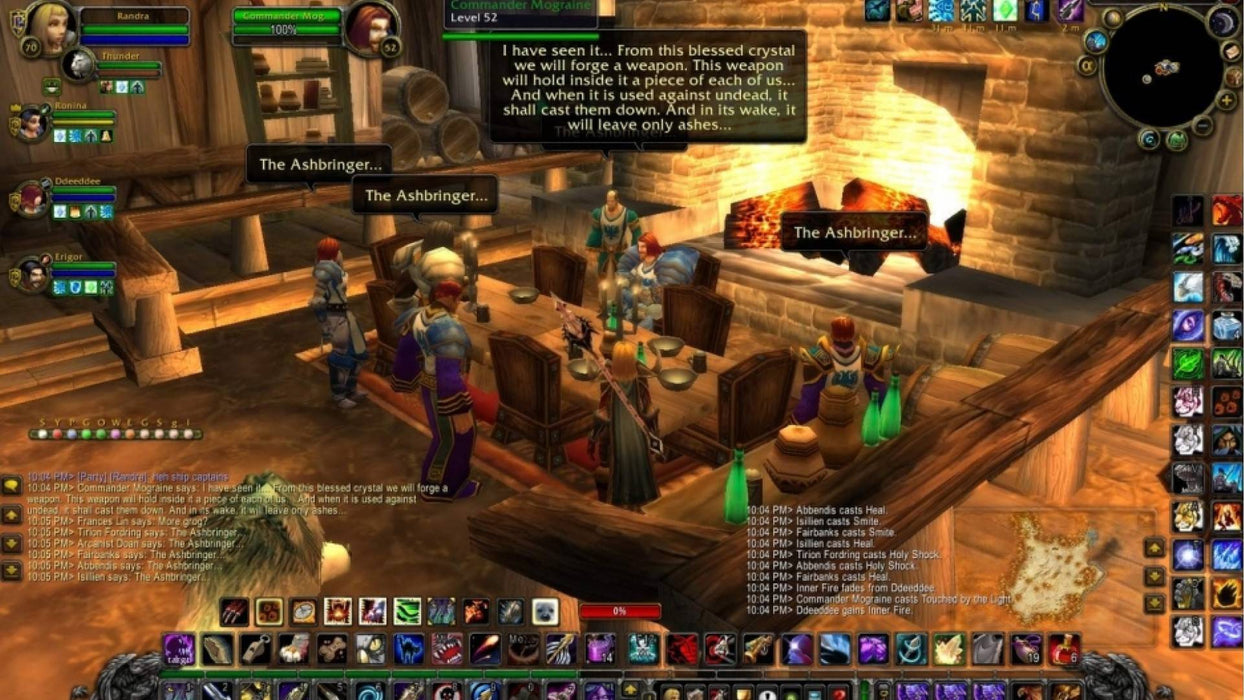The width and height of the screenshot is (1244, 700).
Task: Select party member Erigor's portrait
Action: (x=31, y=274)
